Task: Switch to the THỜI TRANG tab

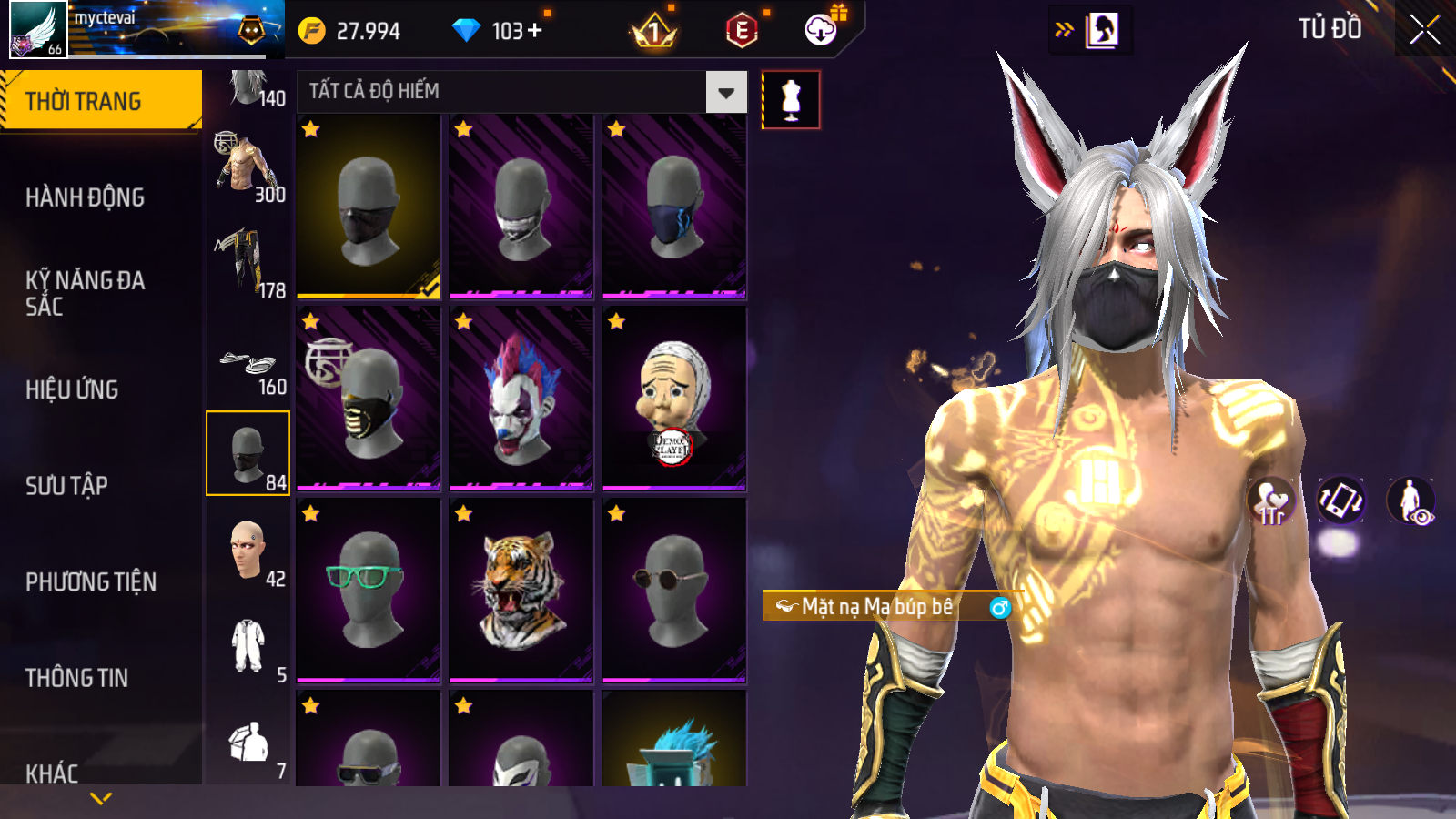Action: point(100,100)
